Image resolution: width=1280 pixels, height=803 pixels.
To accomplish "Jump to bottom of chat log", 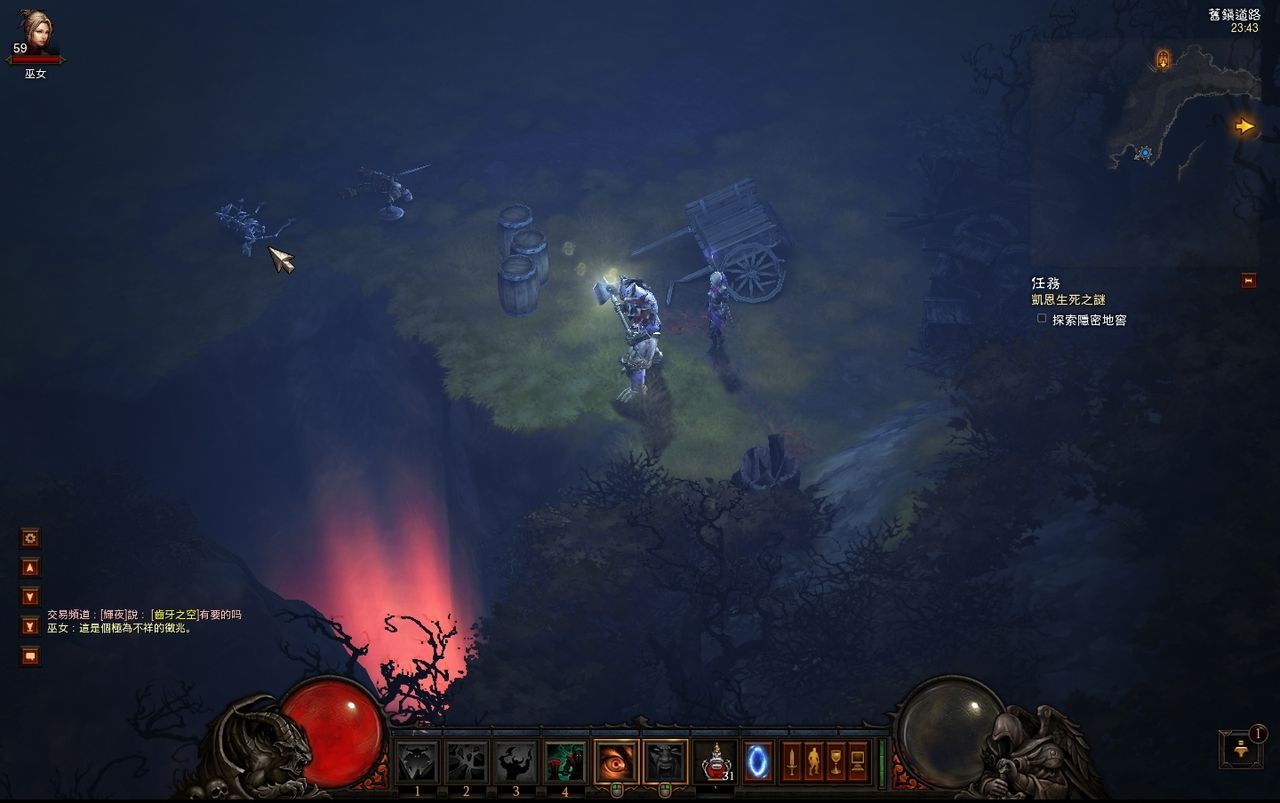I will tap(31, 626).
